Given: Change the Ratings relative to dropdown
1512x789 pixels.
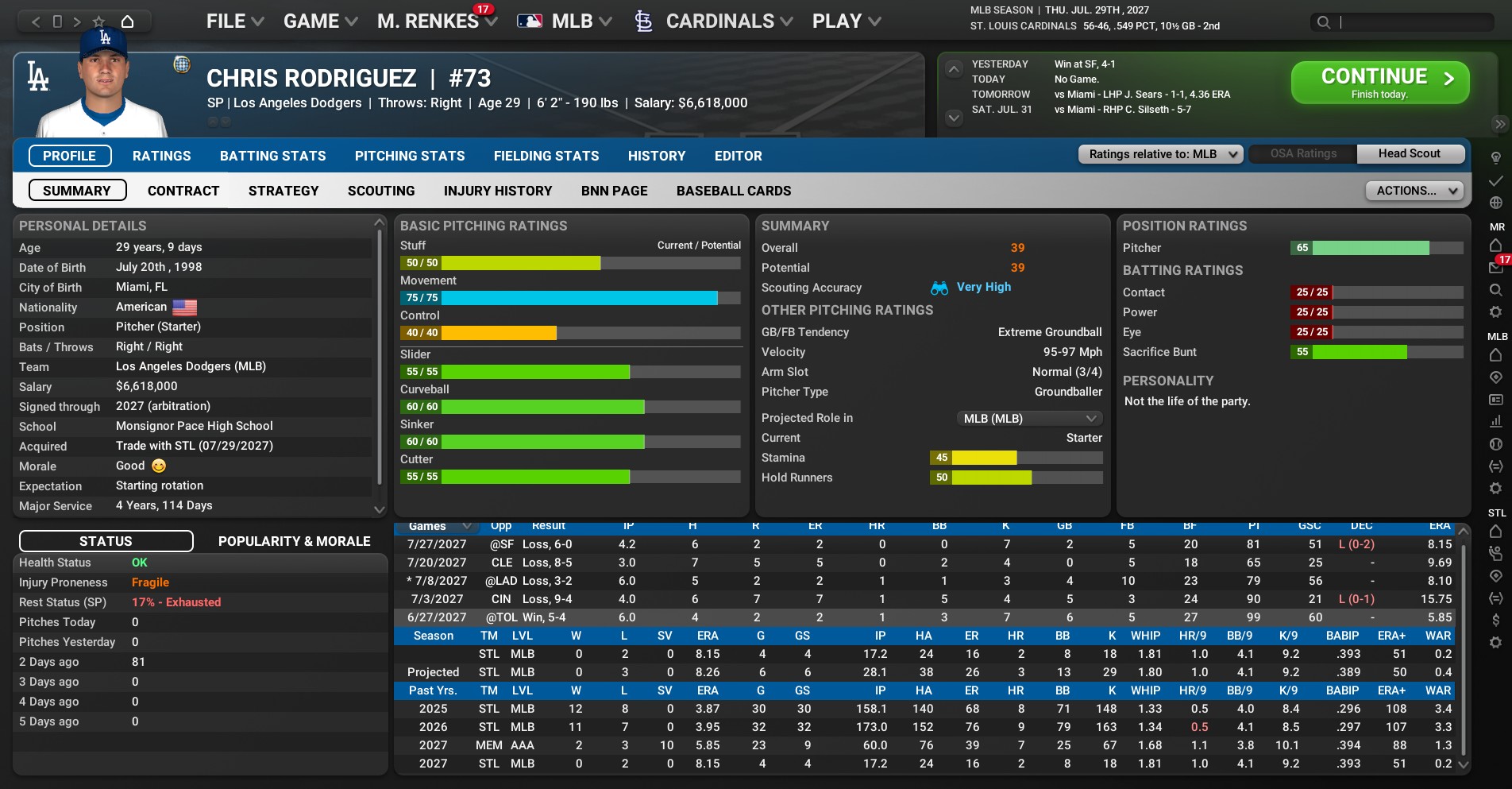Looking at the screenshot, I should pos(1160,154).
